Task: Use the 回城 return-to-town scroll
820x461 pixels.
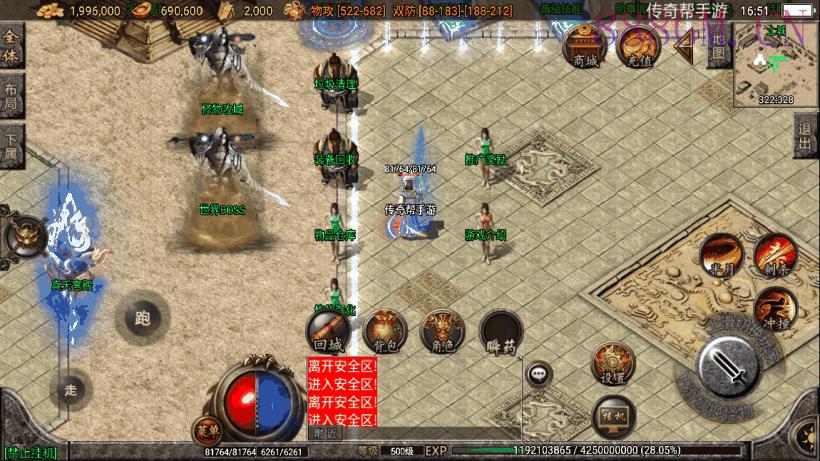Action: pyautogui.click(x=329, y=330)
